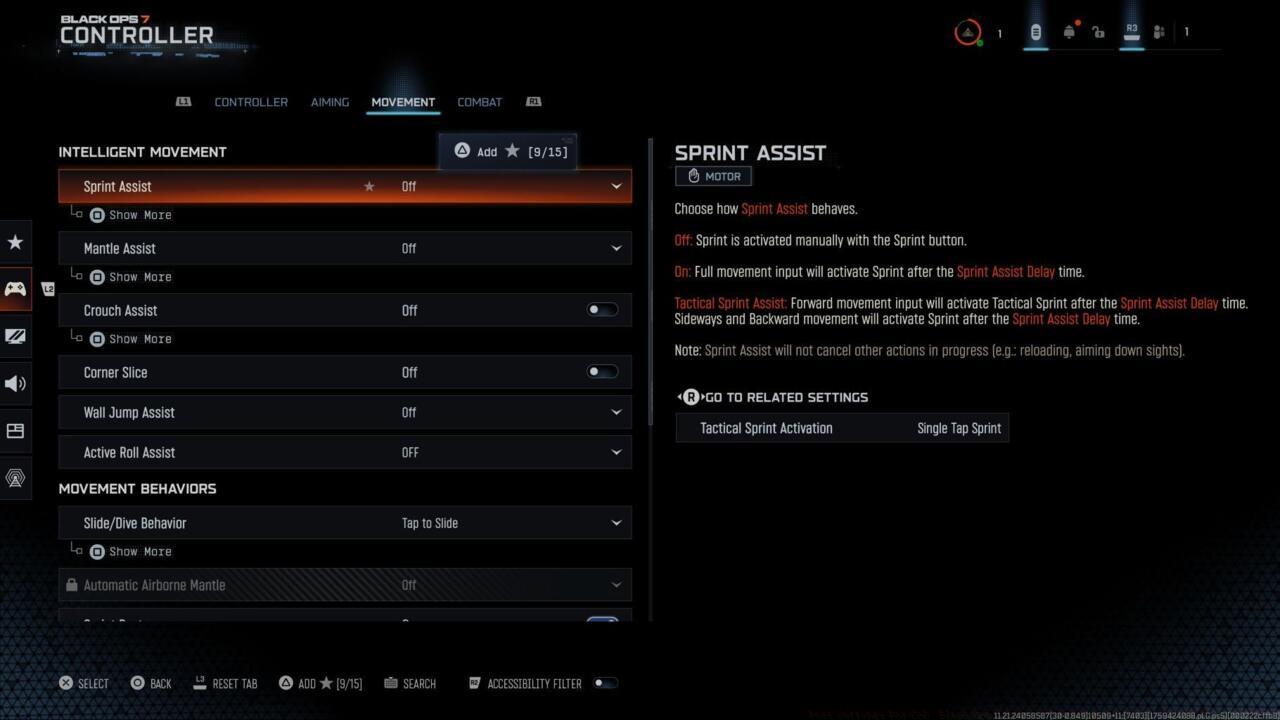Expand the Sprint Assist dropdown

click(x=616, y=186)
